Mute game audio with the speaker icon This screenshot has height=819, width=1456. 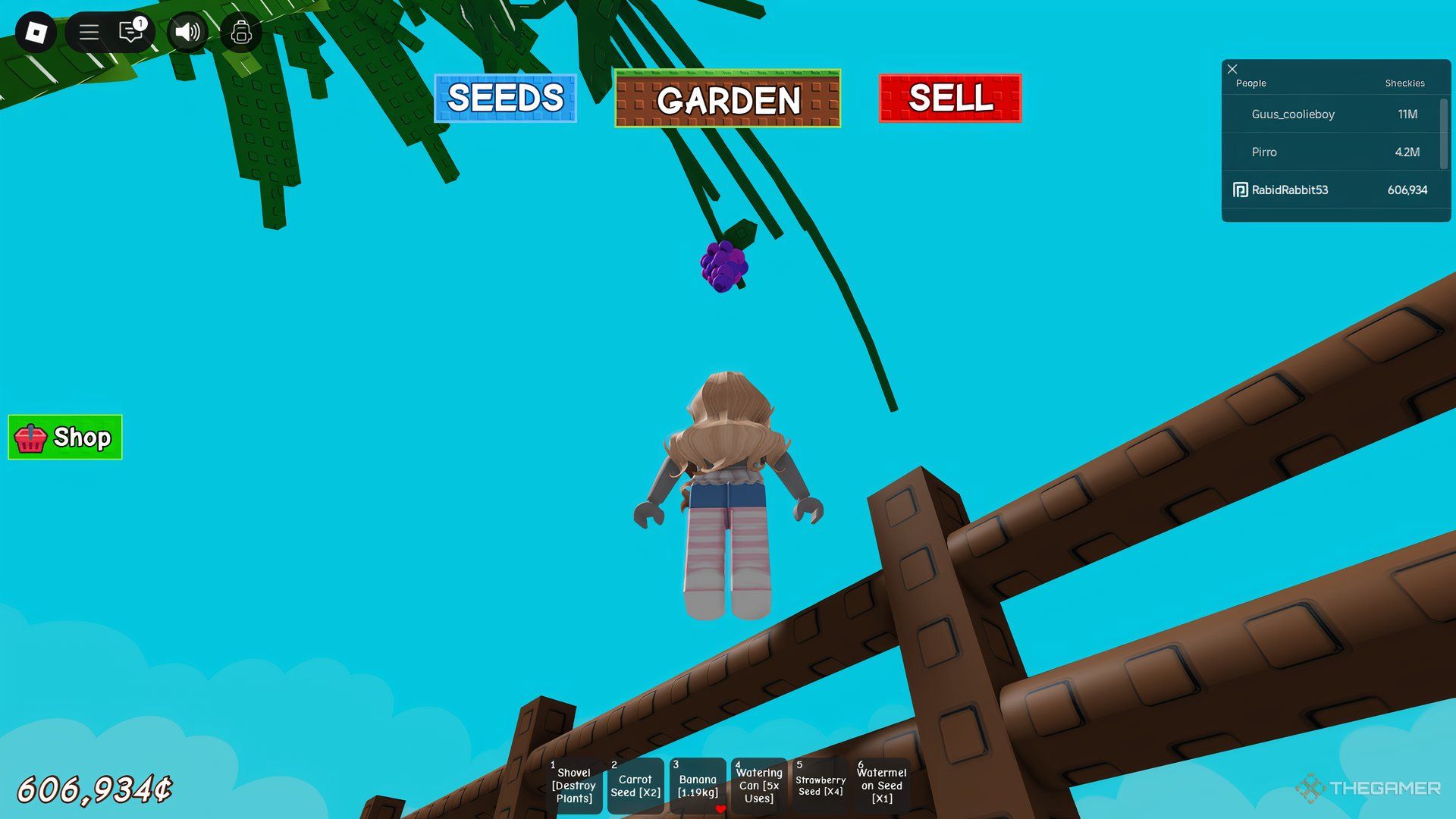(187, 32)
